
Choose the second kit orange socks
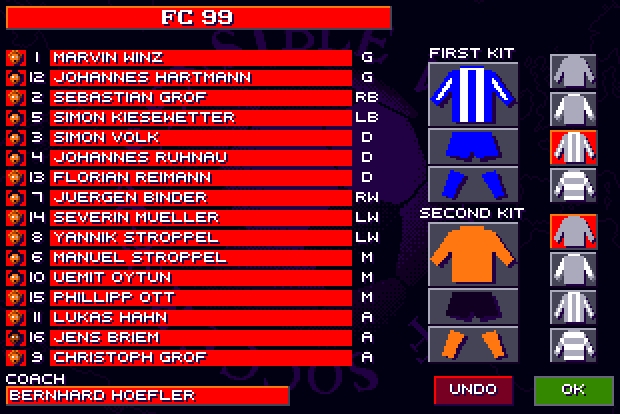click(472, 344)
